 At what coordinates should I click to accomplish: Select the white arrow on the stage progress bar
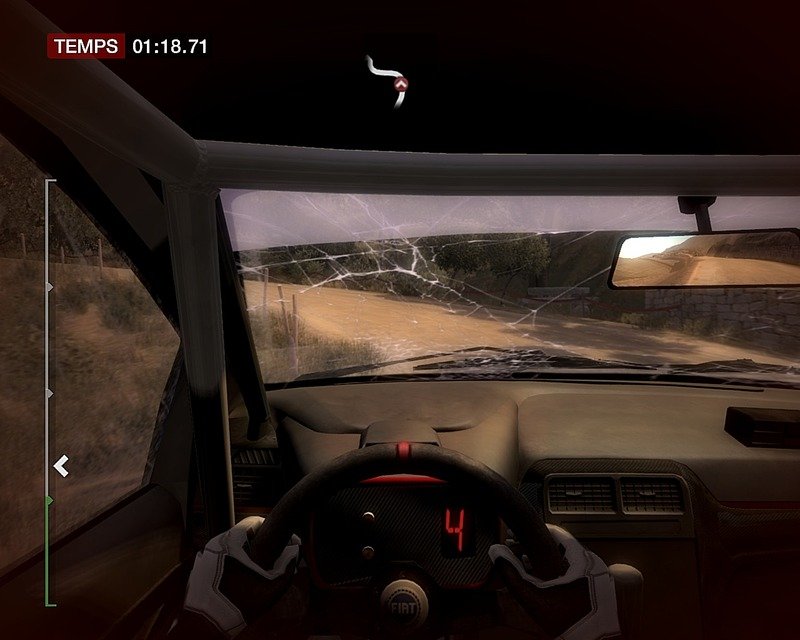point(61,465)
